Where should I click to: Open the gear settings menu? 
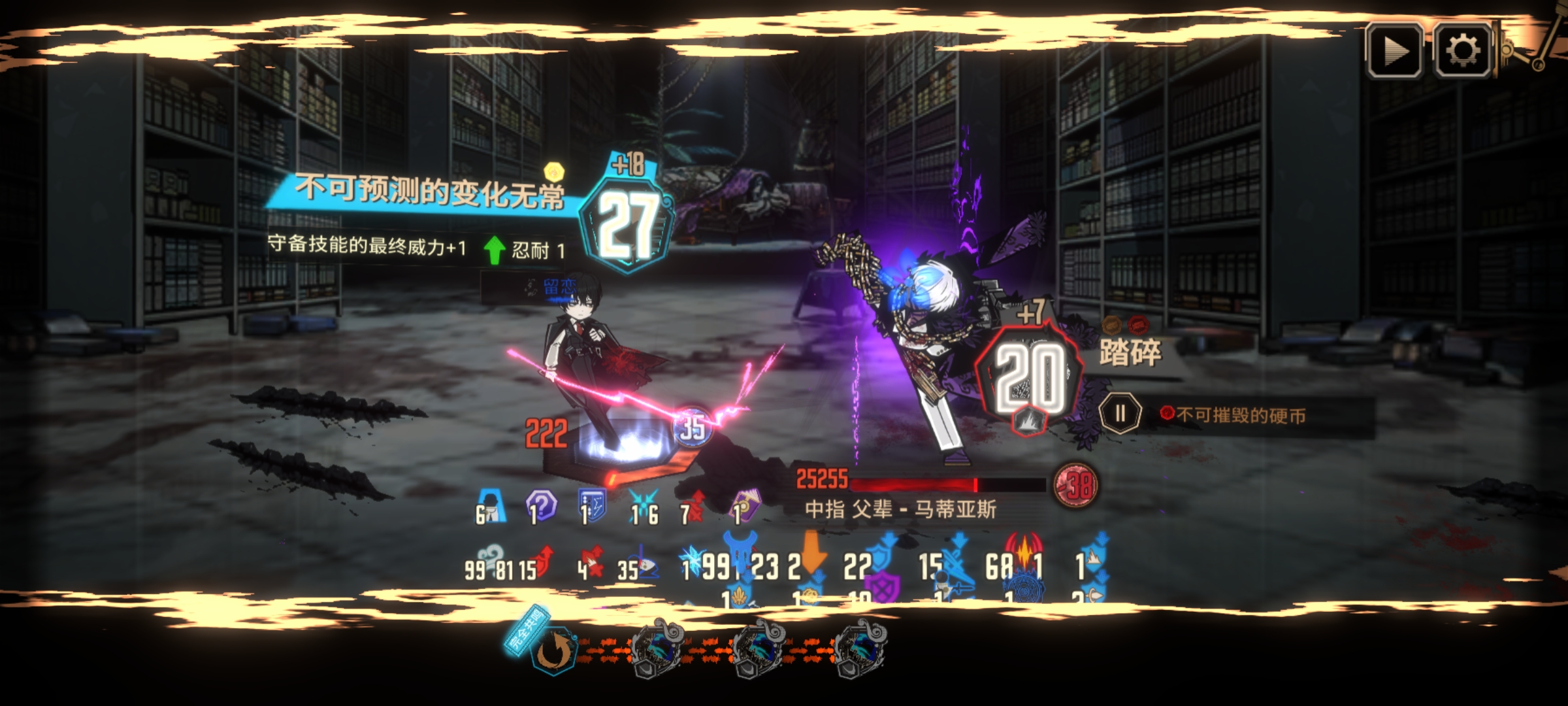click(x=1462, y=51)
